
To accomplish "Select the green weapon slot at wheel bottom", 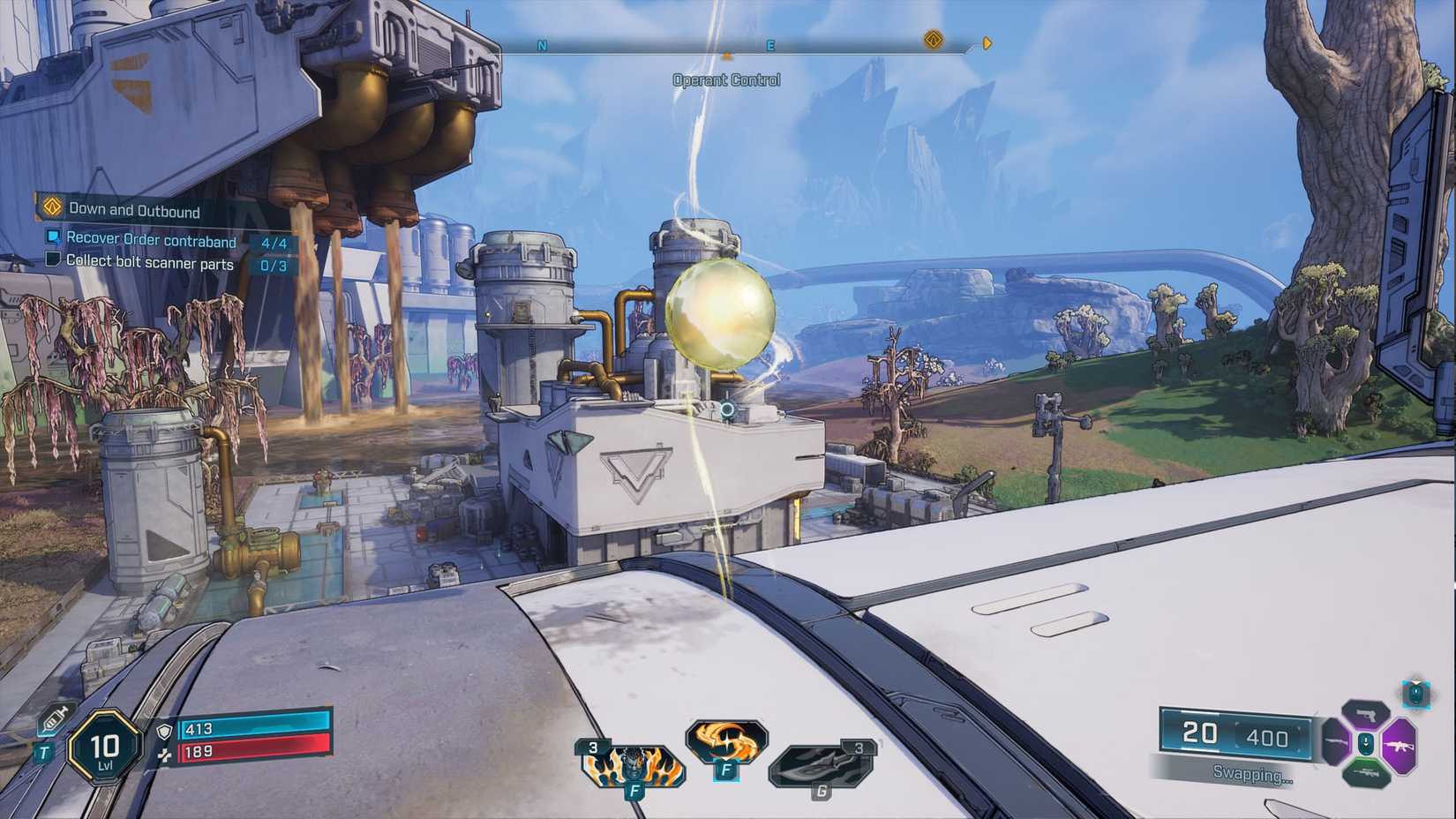I will click(1367, 774).
